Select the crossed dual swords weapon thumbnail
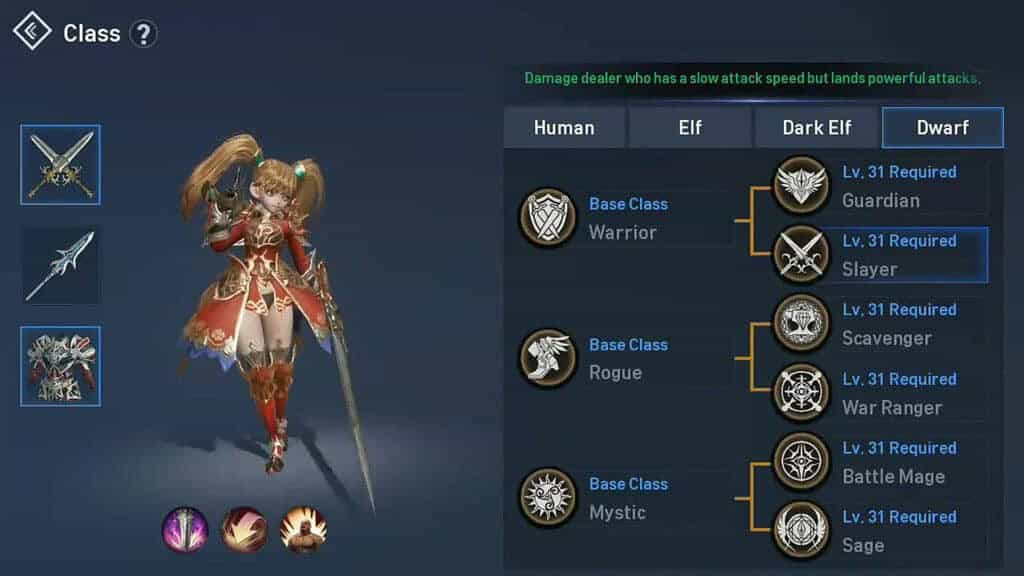Viewport: 1024px width, 576px height. [60, 165]
